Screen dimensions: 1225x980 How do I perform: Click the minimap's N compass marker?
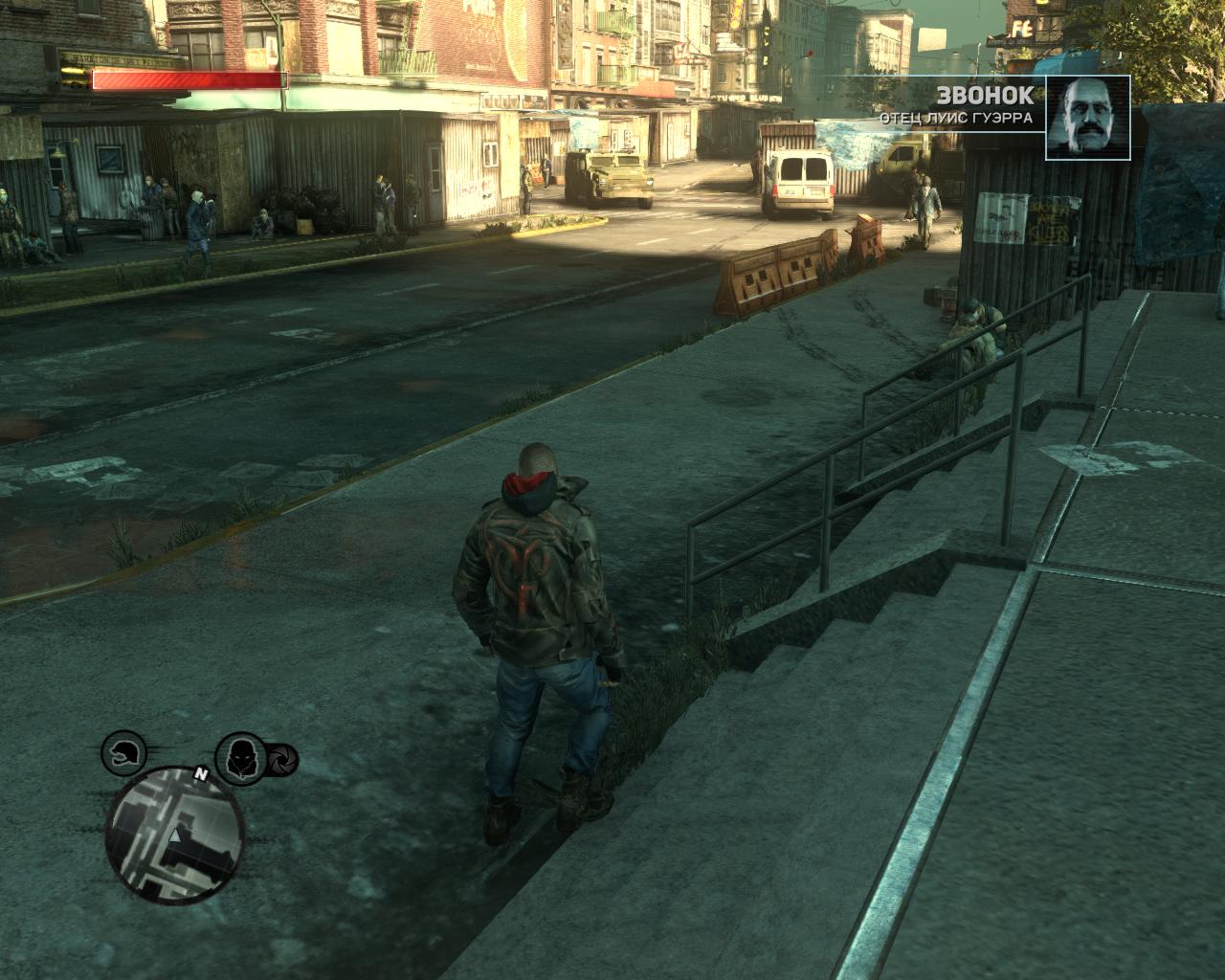pyautogui.click(x=201, y=773)
